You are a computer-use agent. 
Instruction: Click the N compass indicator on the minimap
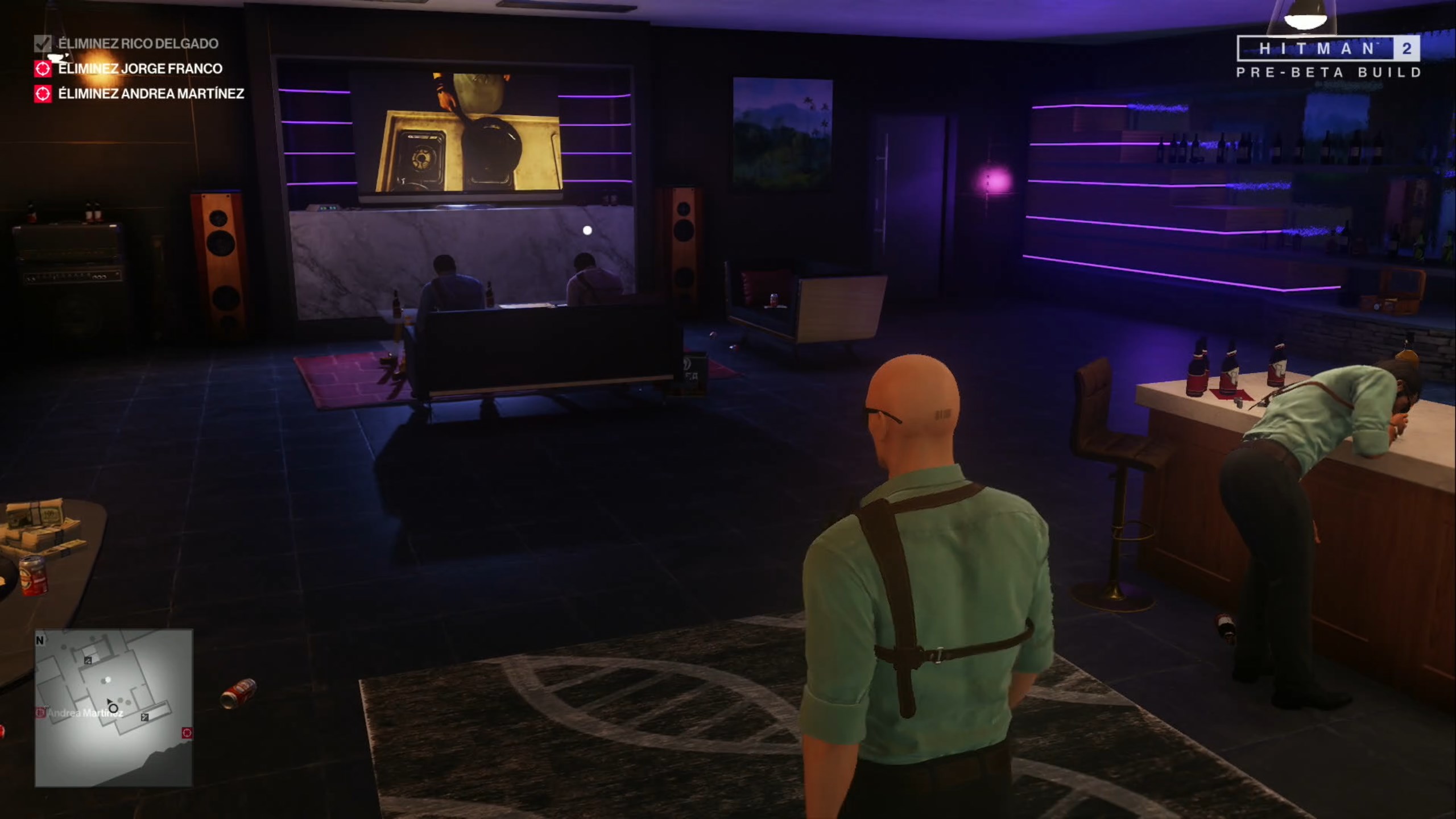[x=39, y=639]
